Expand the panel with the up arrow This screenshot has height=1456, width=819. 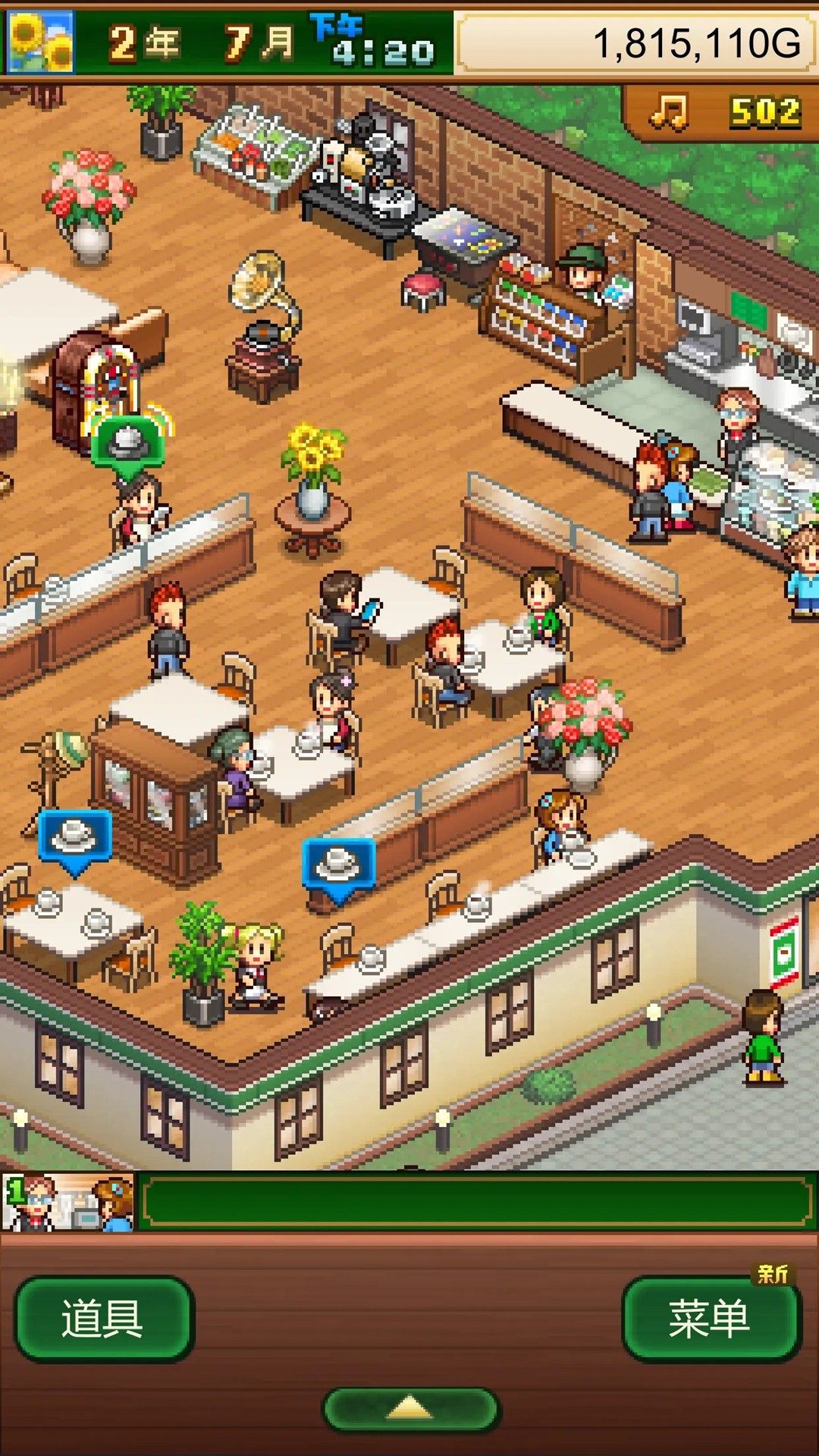[x=410, y=1409]
